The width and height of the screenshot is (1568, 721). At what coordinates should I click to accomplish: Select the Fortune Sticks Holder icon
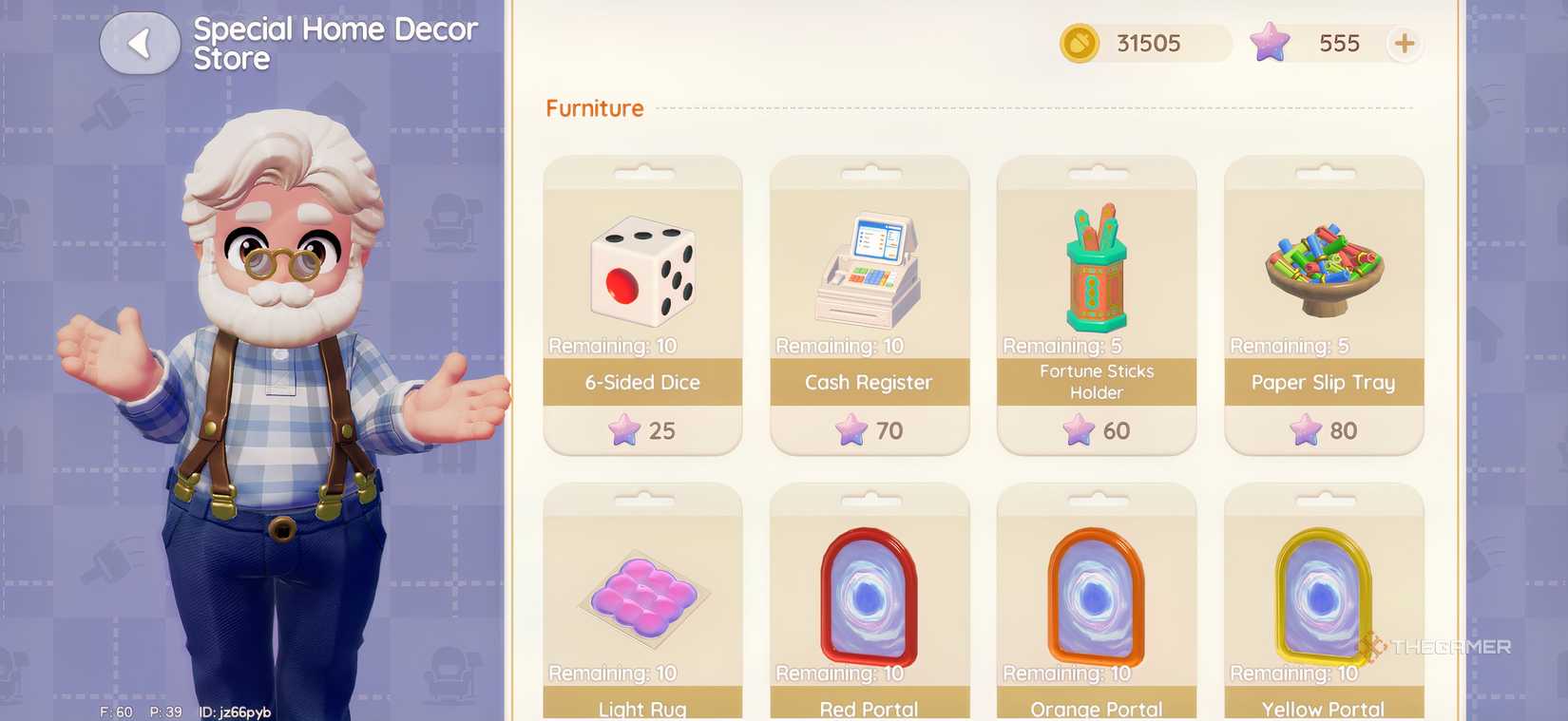tap(1096, 266)
